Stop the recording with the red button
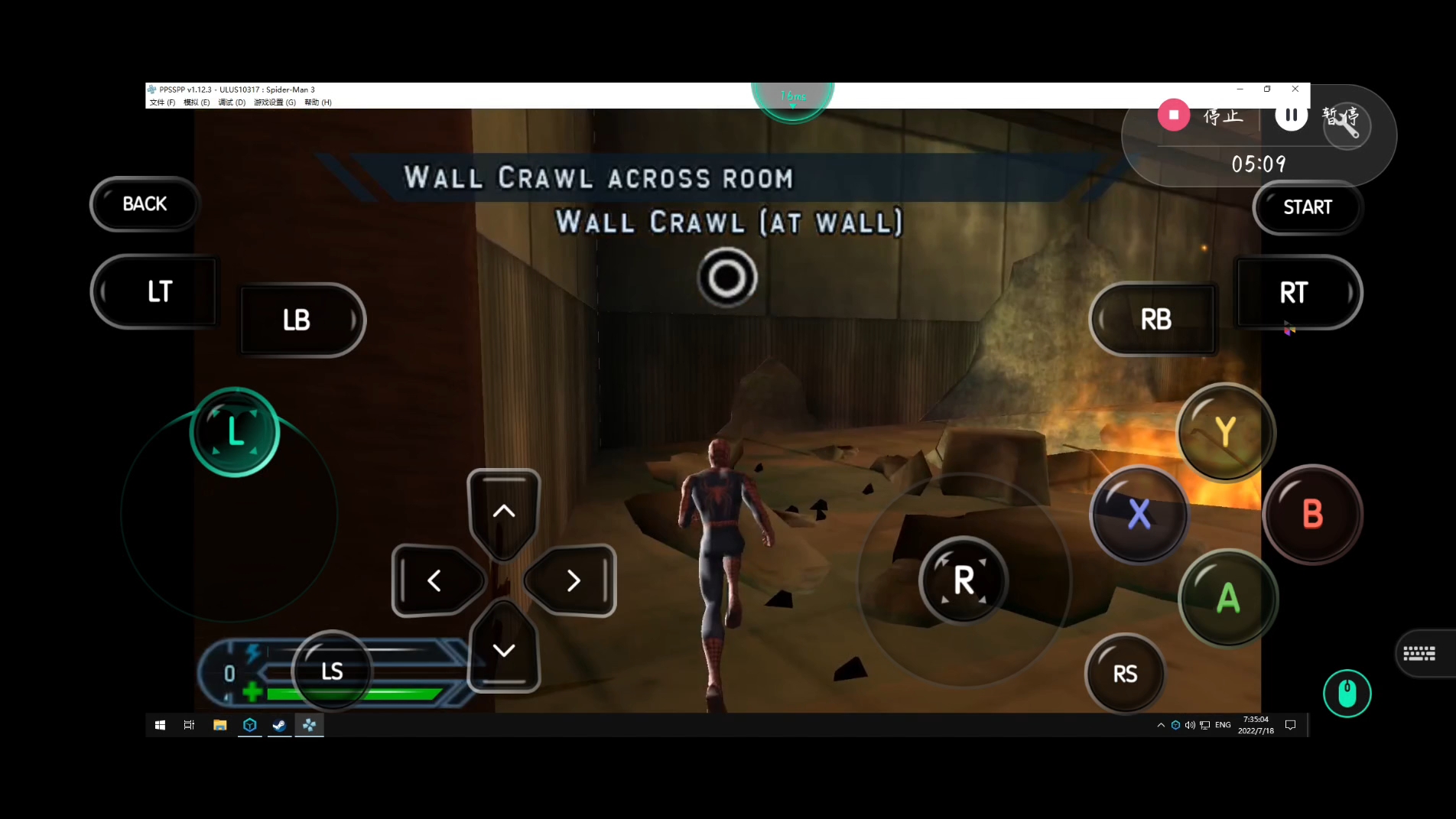 tap(1174, 115)
